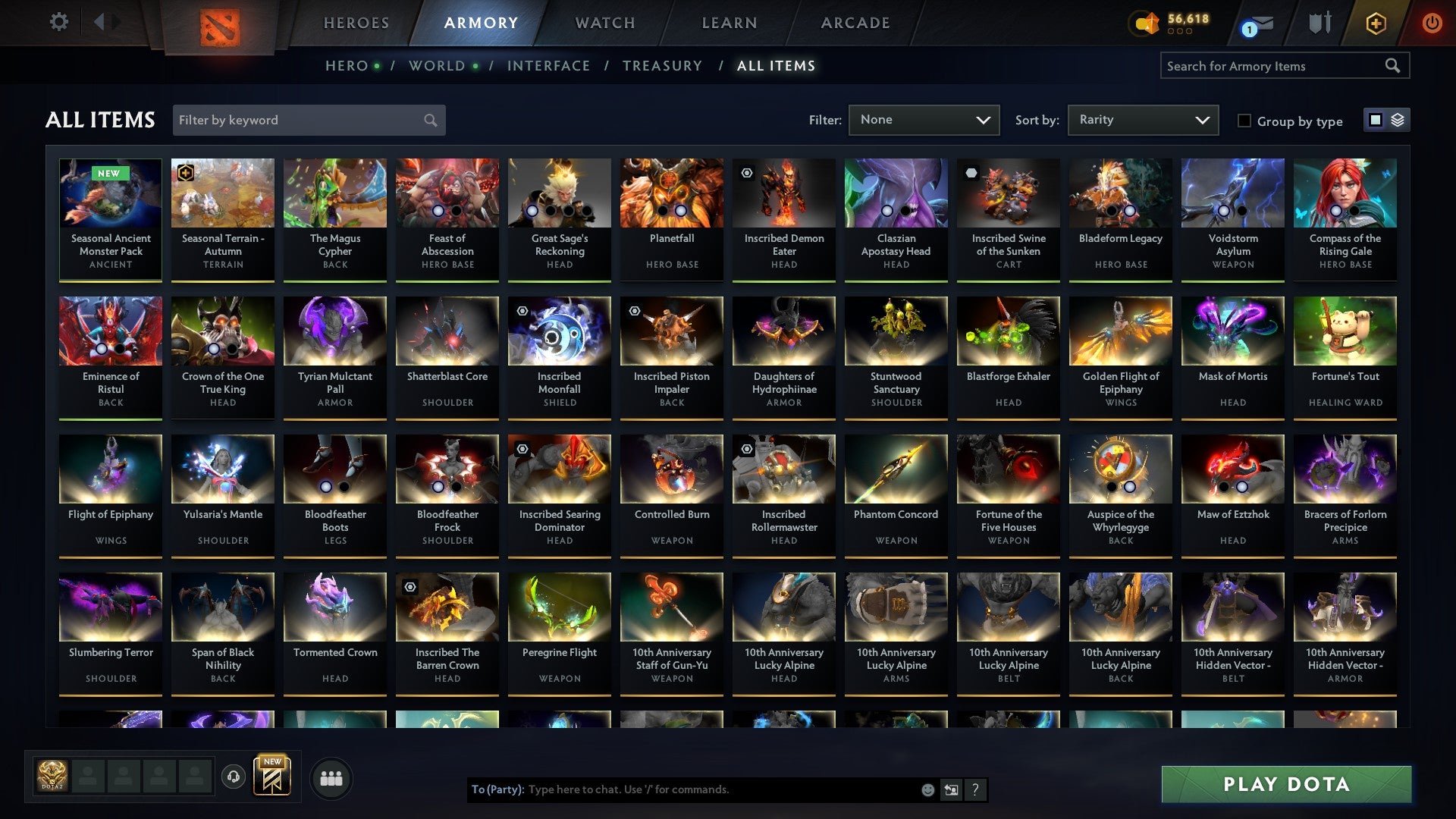
Task: Click the back arrow beside the gear
Action: 99,22
